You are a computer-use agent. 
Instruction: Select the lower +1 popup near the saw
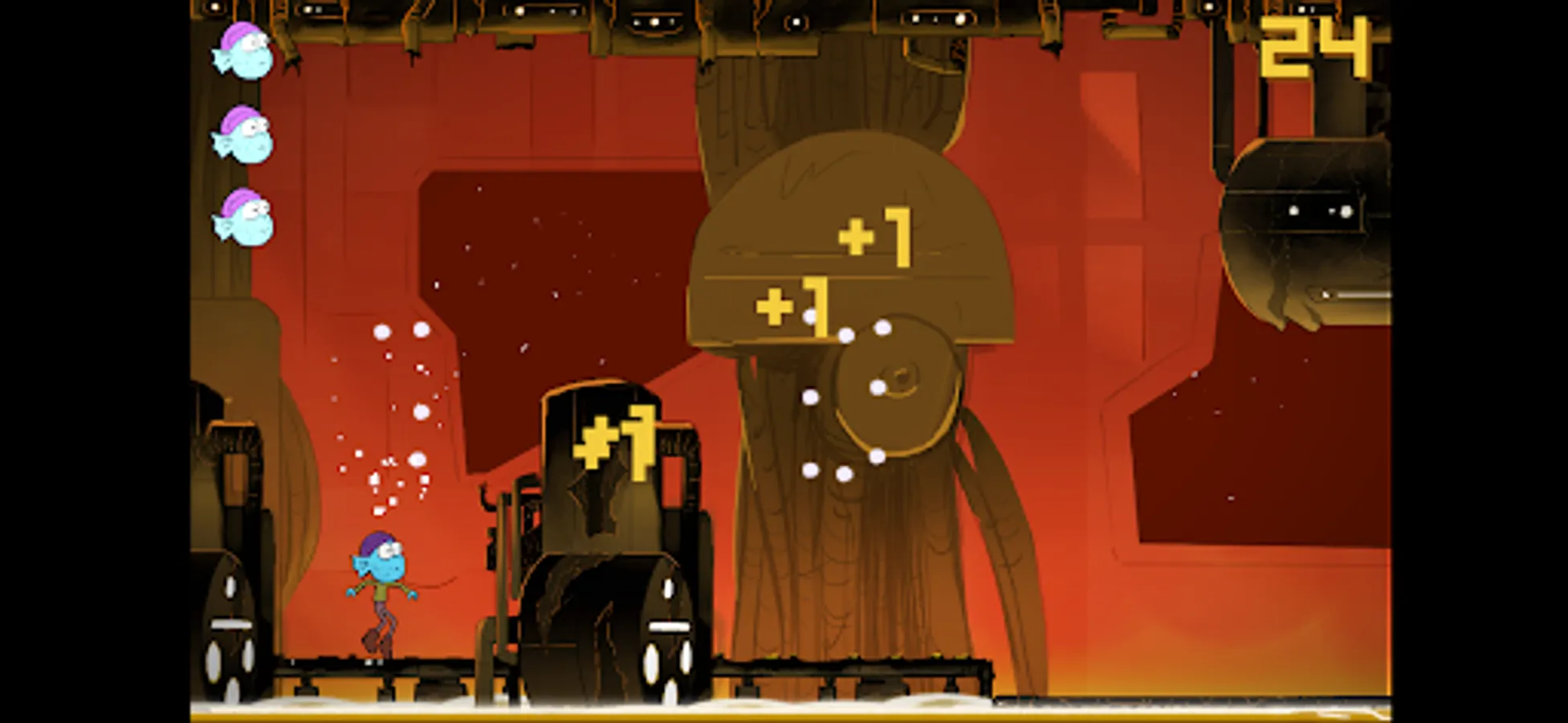coord(795,305)
